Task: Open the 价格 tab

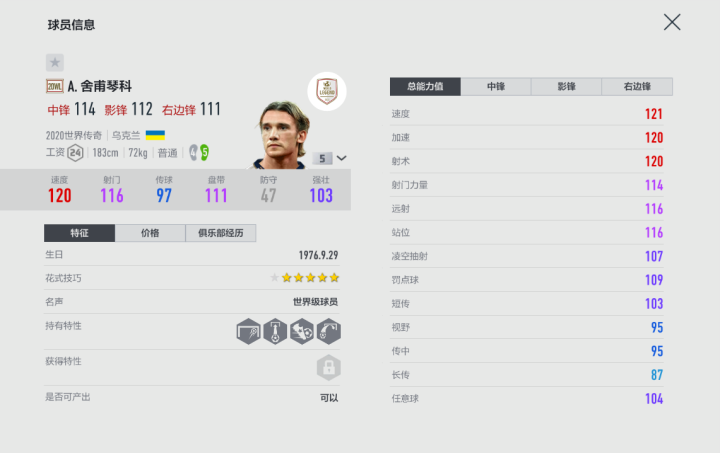Action: 150,233
